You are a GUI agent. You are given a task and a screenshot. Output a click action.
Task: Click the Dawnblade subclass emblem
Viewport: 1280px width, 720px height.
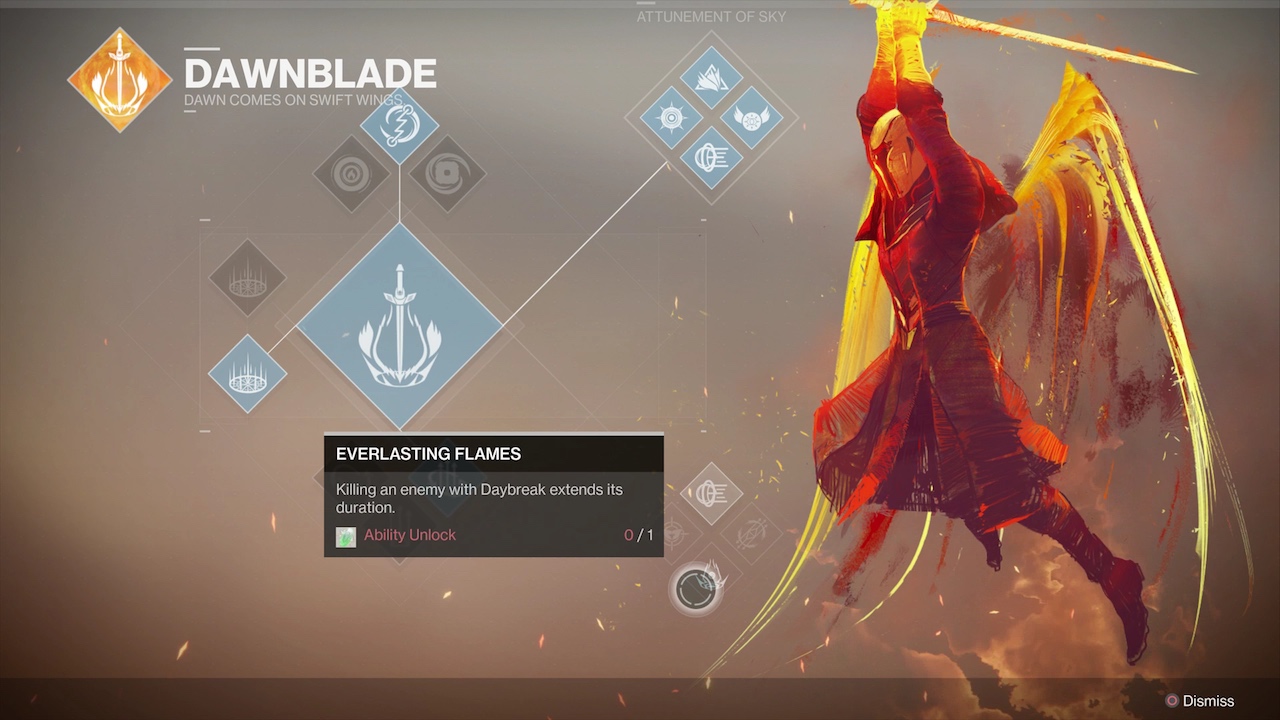pyautogui.click(x=119, y=80)
